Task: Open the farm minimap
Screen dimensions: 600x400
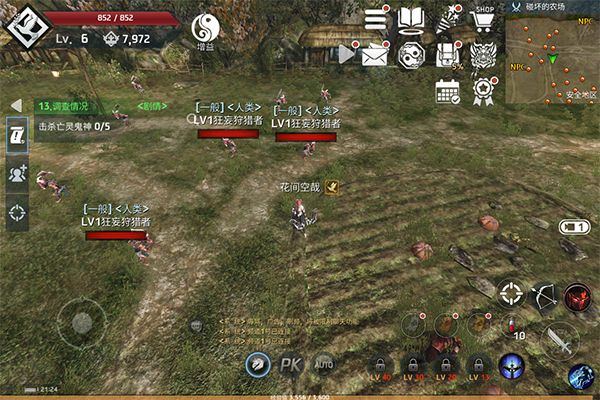Action: pyautogui.click(x=552, y=62)
